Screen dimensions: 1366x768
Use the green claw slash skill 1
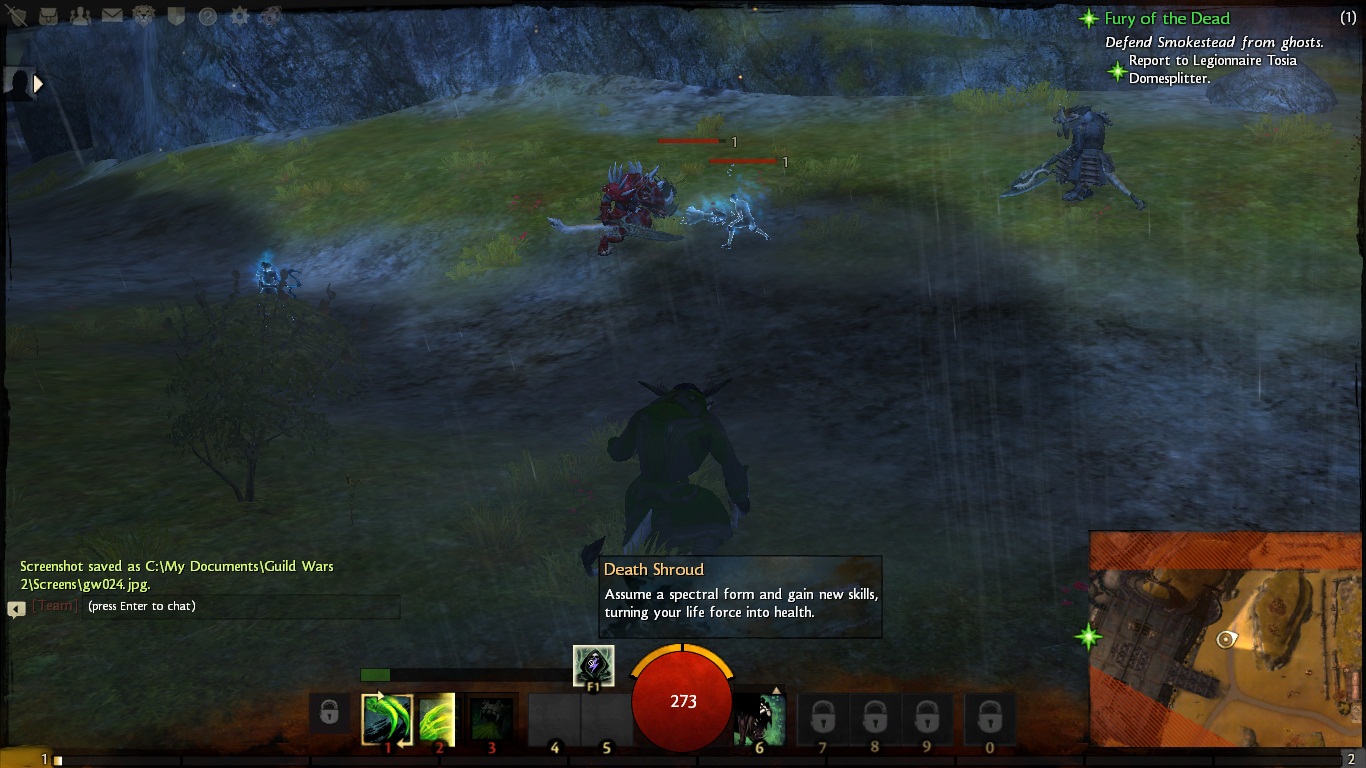point(387,719)
